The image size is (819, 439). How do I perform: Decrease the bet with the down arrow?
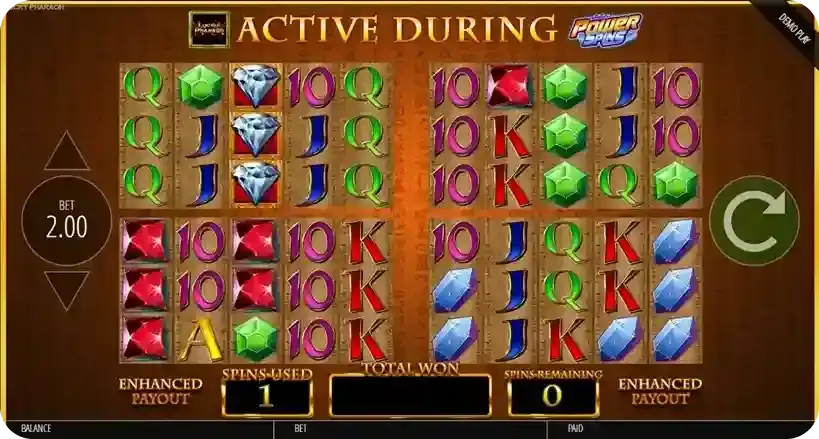pyautogui.click(x=67, y=290)
